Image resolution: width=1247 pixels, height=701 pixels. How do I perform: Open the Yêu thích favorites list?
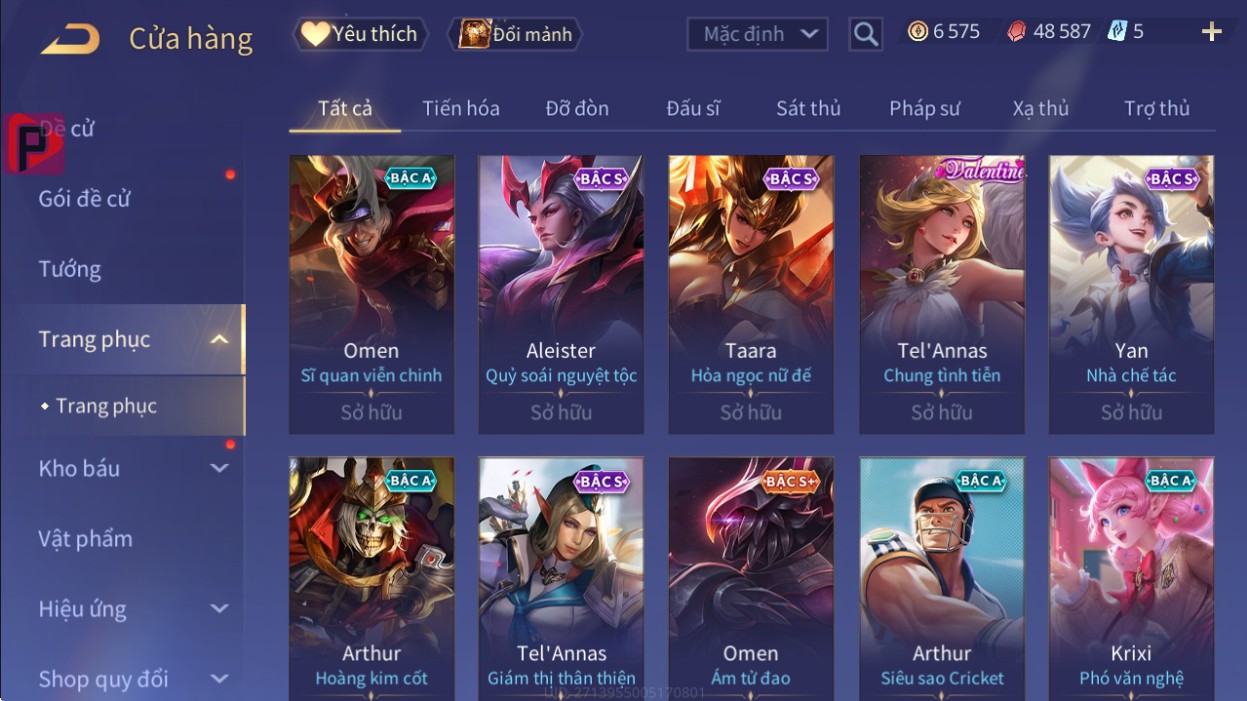[x=360, y=34]
